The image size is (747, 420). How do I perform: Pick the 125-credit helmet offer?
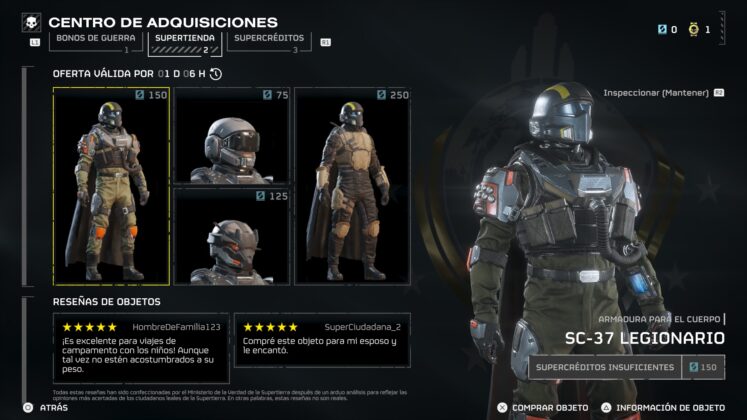pyautogui.click(x=232, y=236)
